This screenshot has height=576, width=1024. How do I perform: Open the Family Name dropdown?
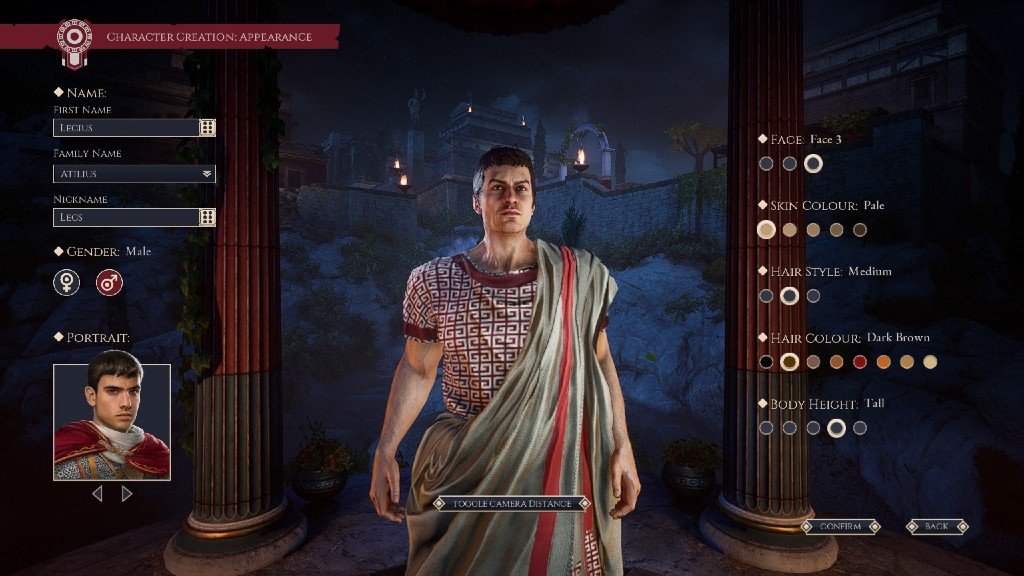[x=207, y=173]
